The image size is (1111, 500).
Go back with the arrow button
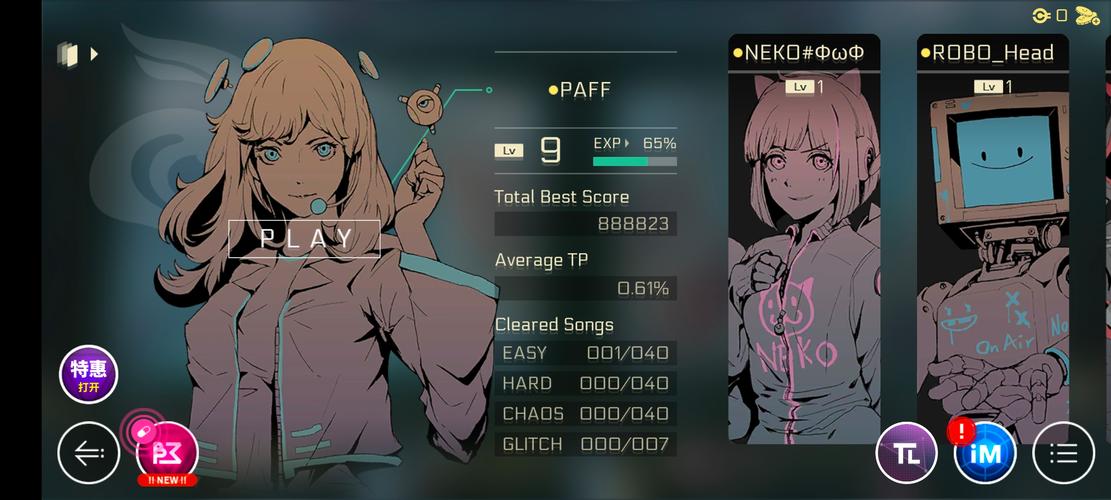(x=89, y=454)
